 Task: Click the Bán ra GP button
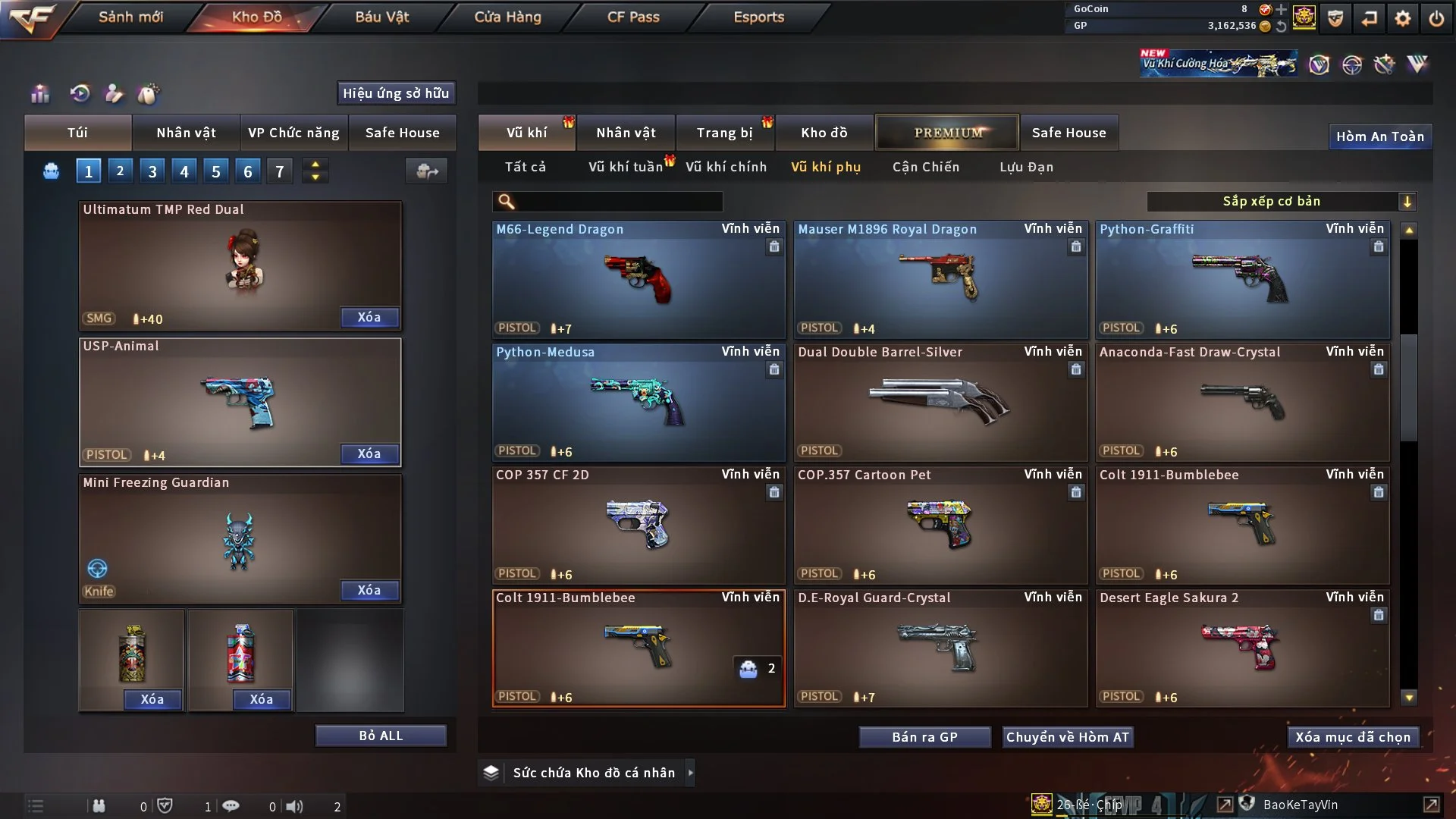click(924, 737)
